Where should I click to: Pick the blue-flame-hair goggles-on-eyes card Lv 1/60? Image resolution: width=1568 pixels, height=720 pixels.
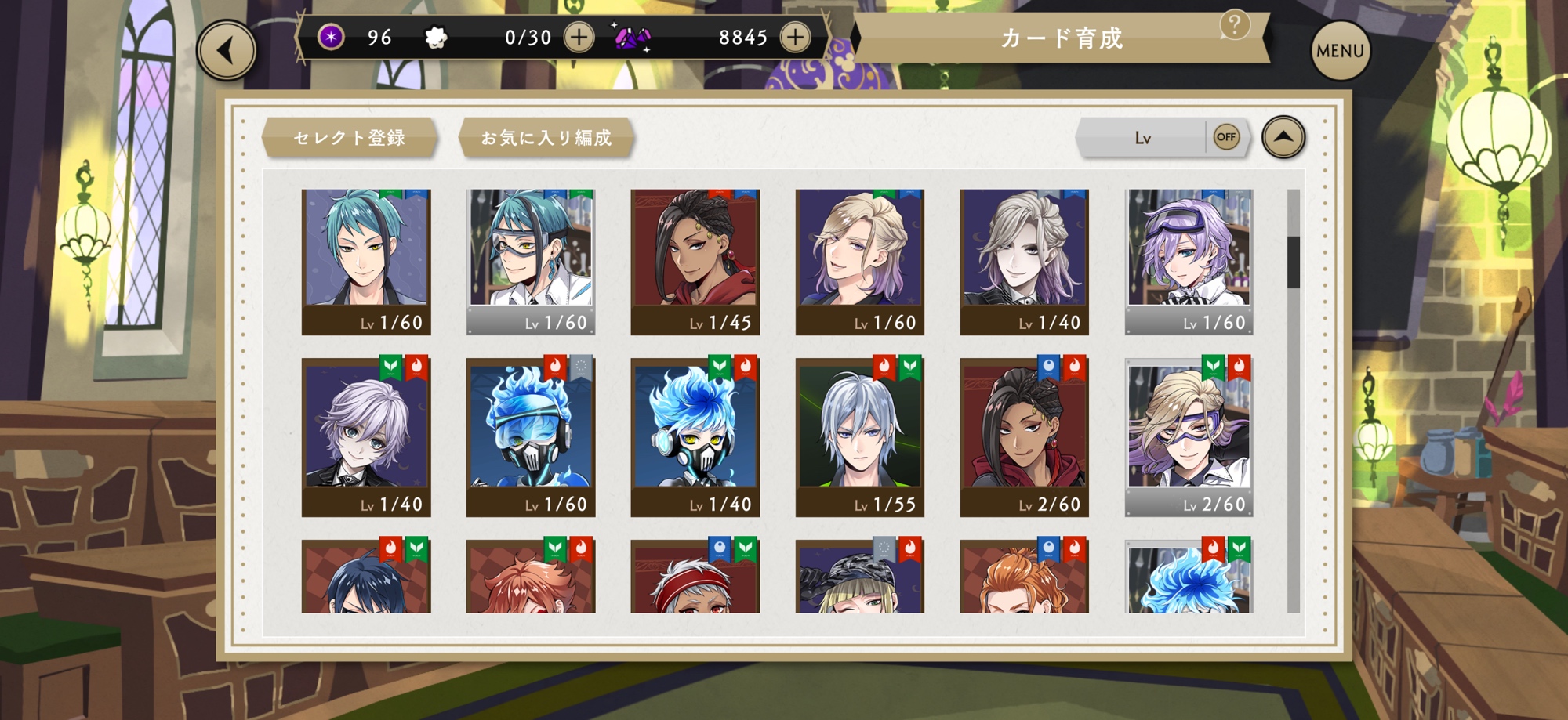click(531, 436)
